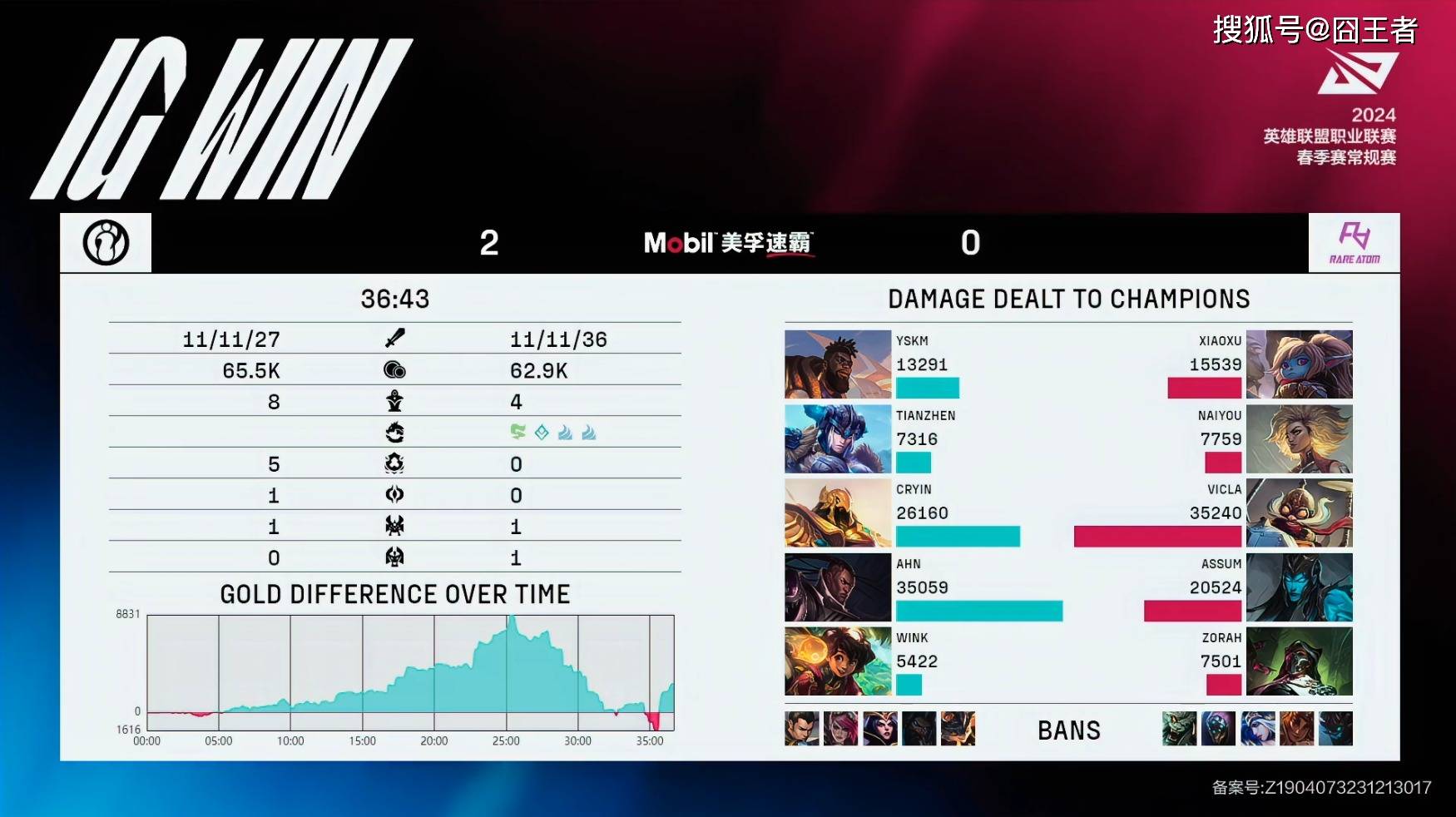Click the Rare Atom team logo

click(x=1354, y=243)
